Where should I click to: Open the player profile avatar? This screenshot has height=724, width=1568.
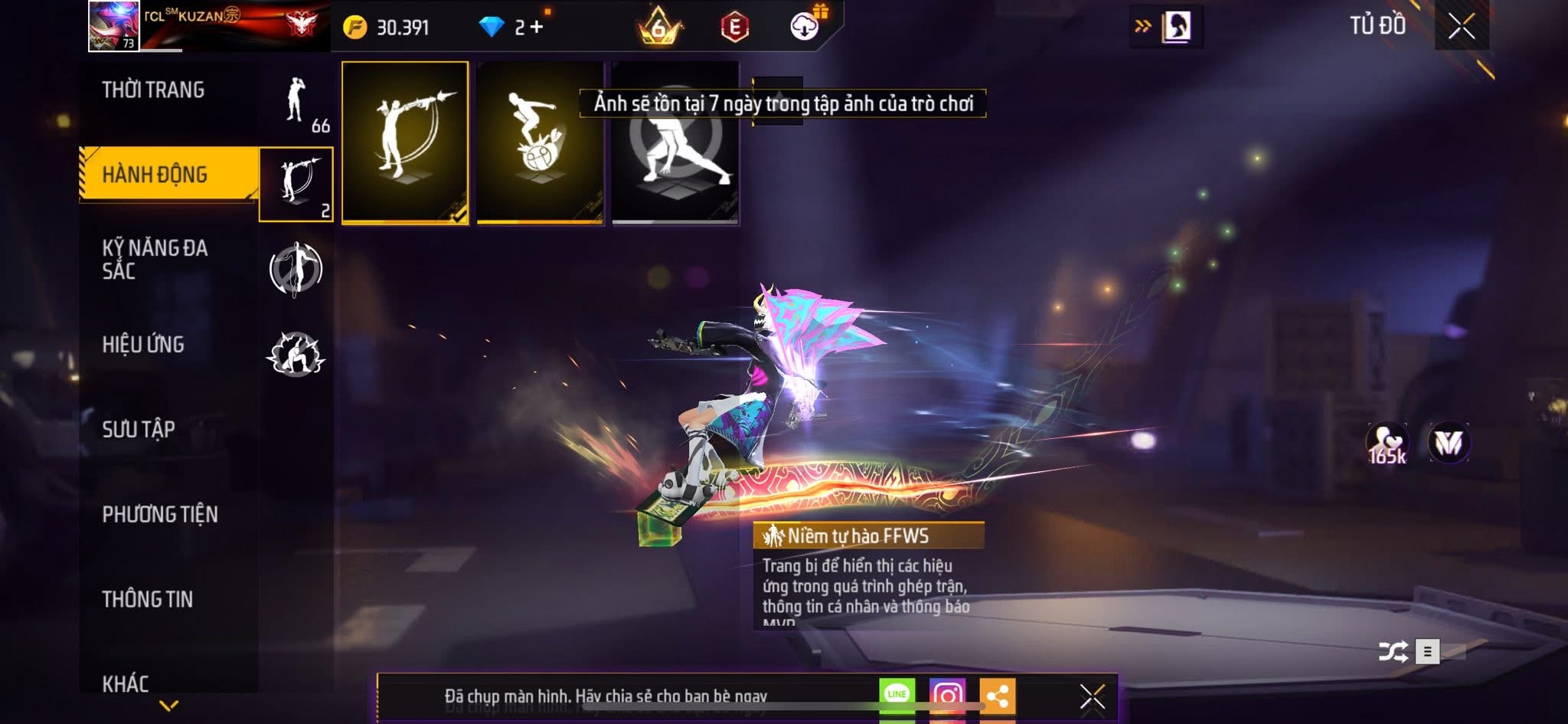(x=113, y=26)
